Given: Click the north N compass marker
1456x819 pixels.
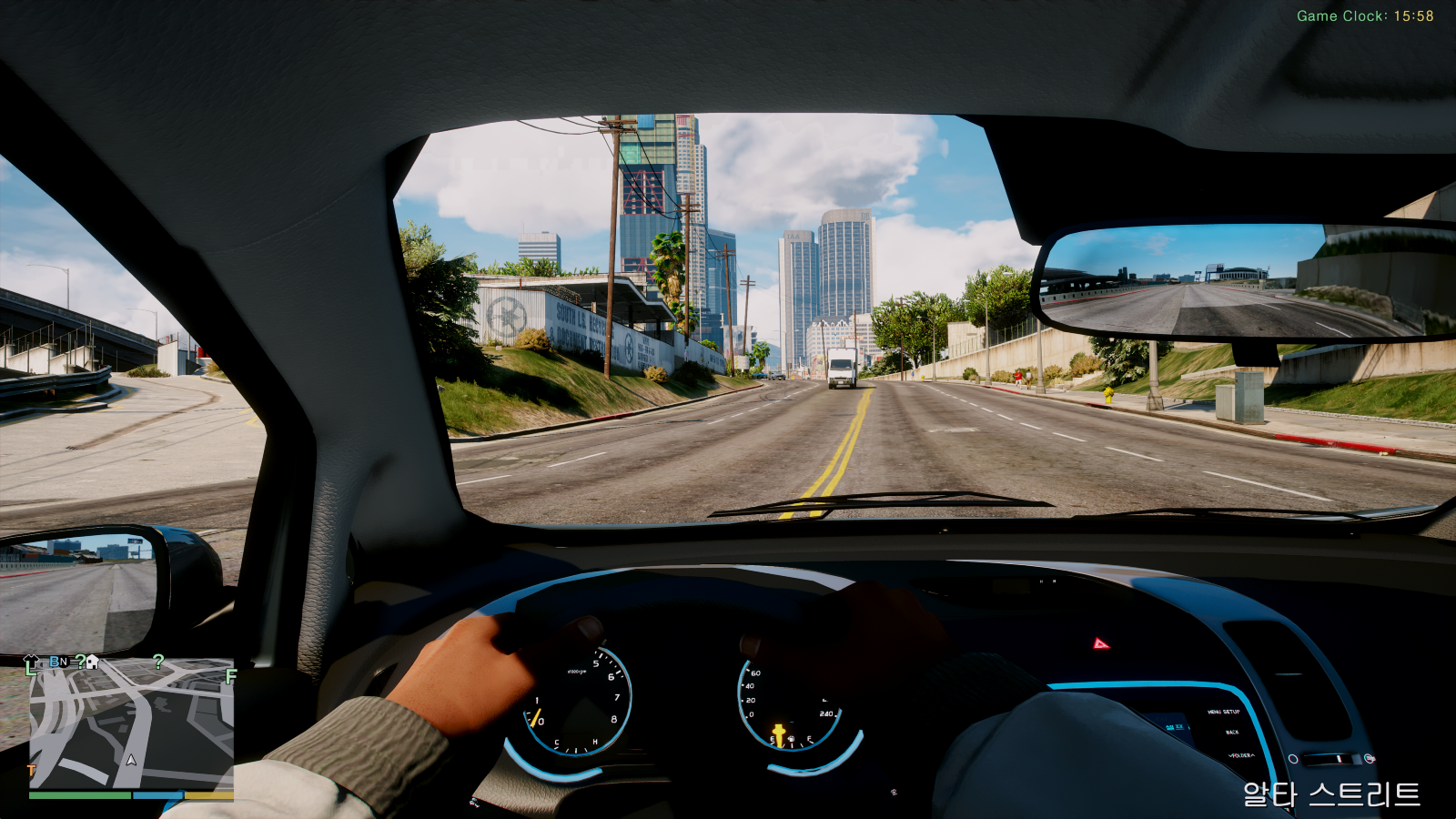Looking at the screenshot, I should (x=63, y=662).
